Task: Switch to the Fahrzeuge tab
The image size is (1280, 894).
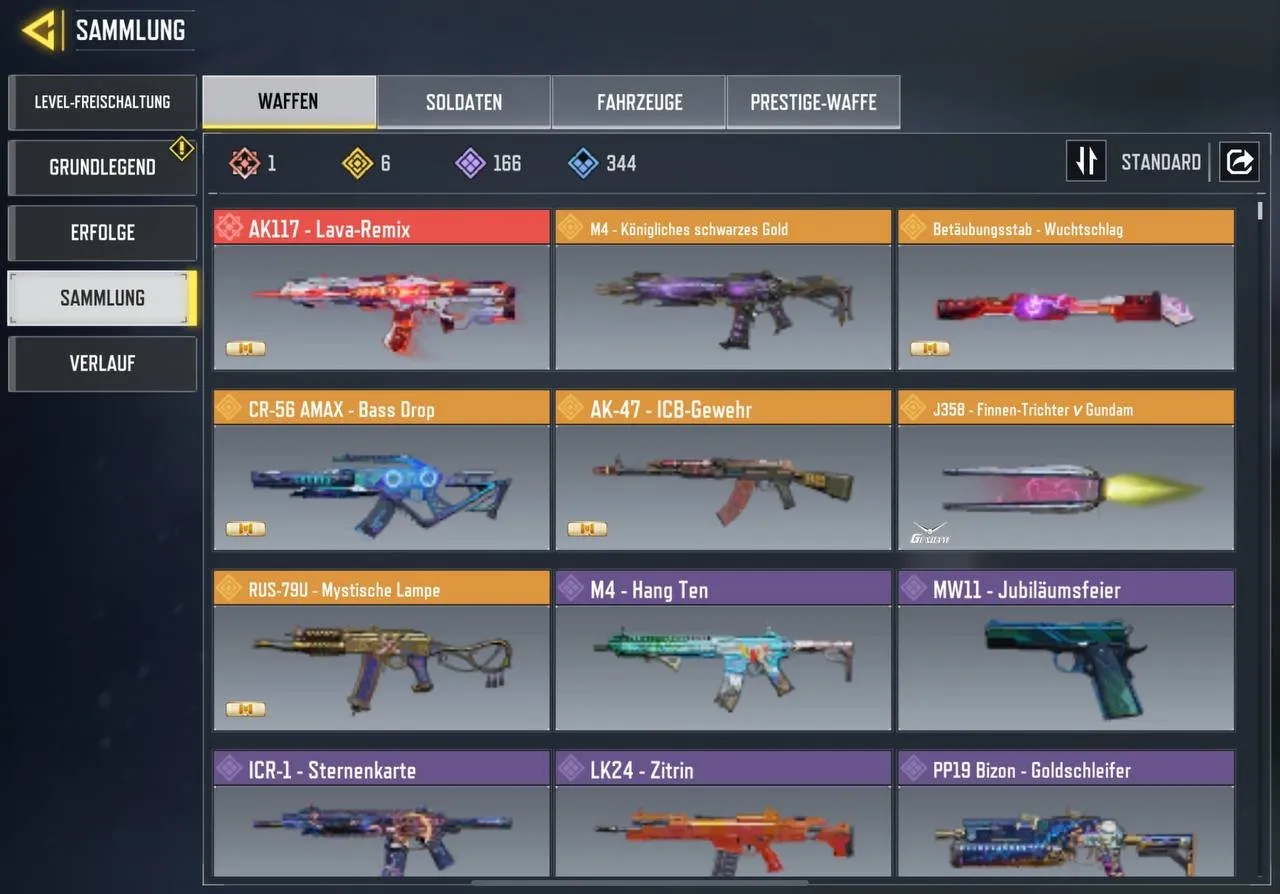Action: (x=638, y=101)
